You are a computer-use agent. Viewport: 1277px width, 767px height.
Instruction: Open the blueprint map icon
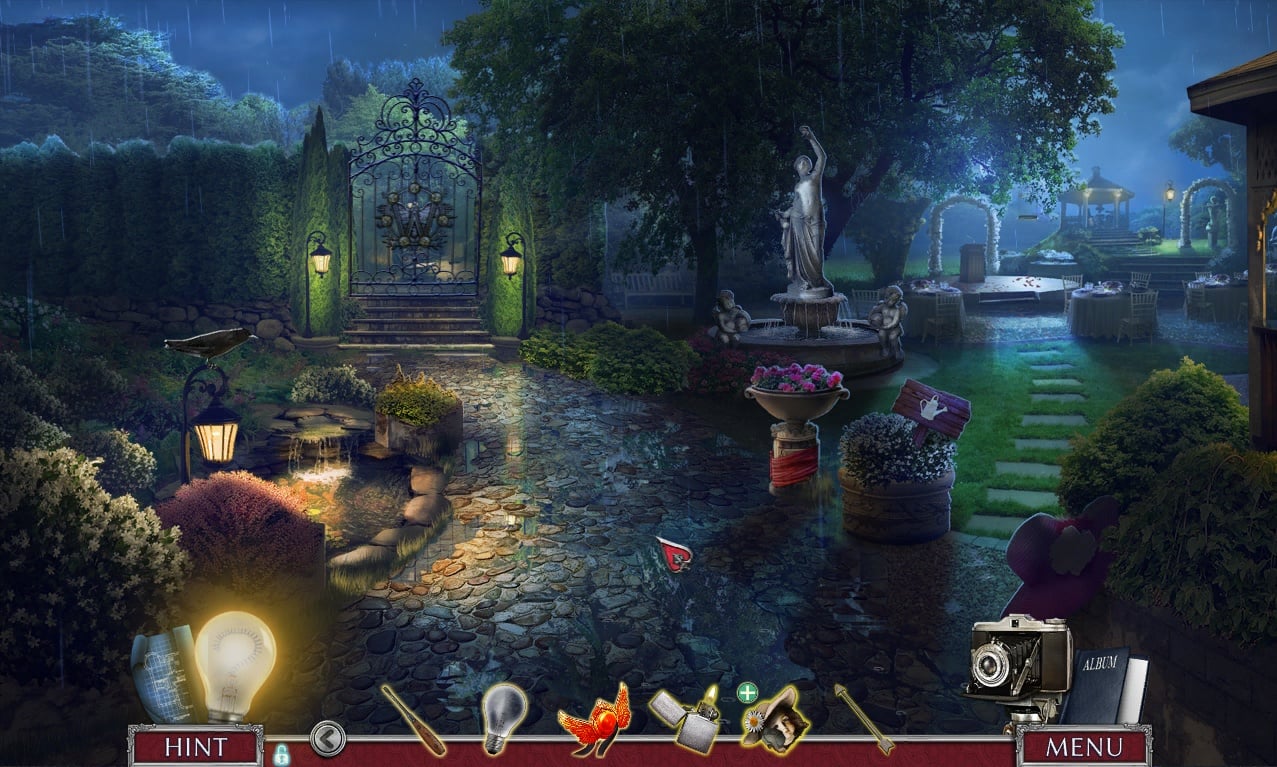tap(162, 671)
